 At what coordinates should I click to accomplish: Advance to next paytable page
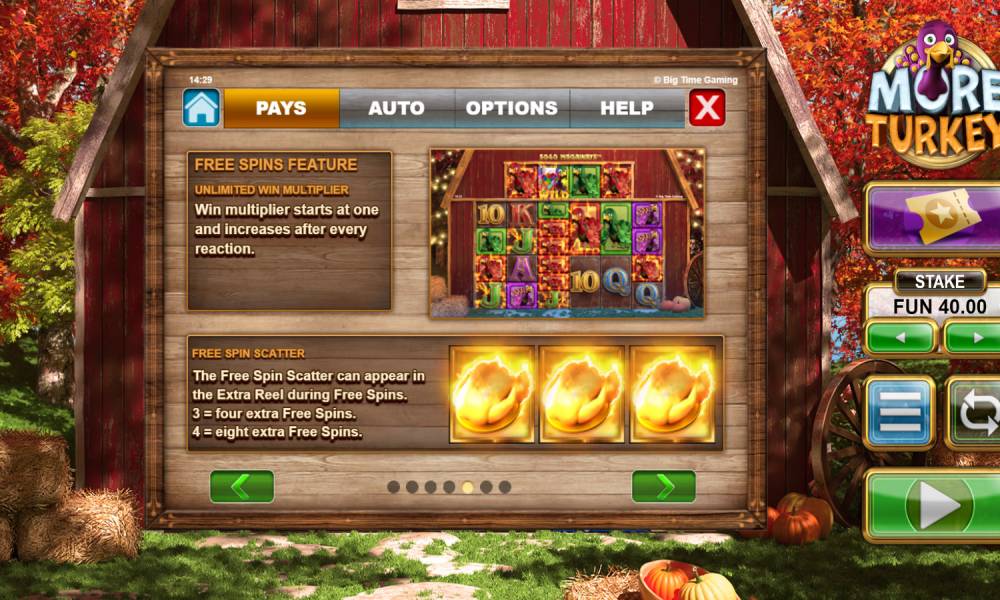(x=664, y=487)
